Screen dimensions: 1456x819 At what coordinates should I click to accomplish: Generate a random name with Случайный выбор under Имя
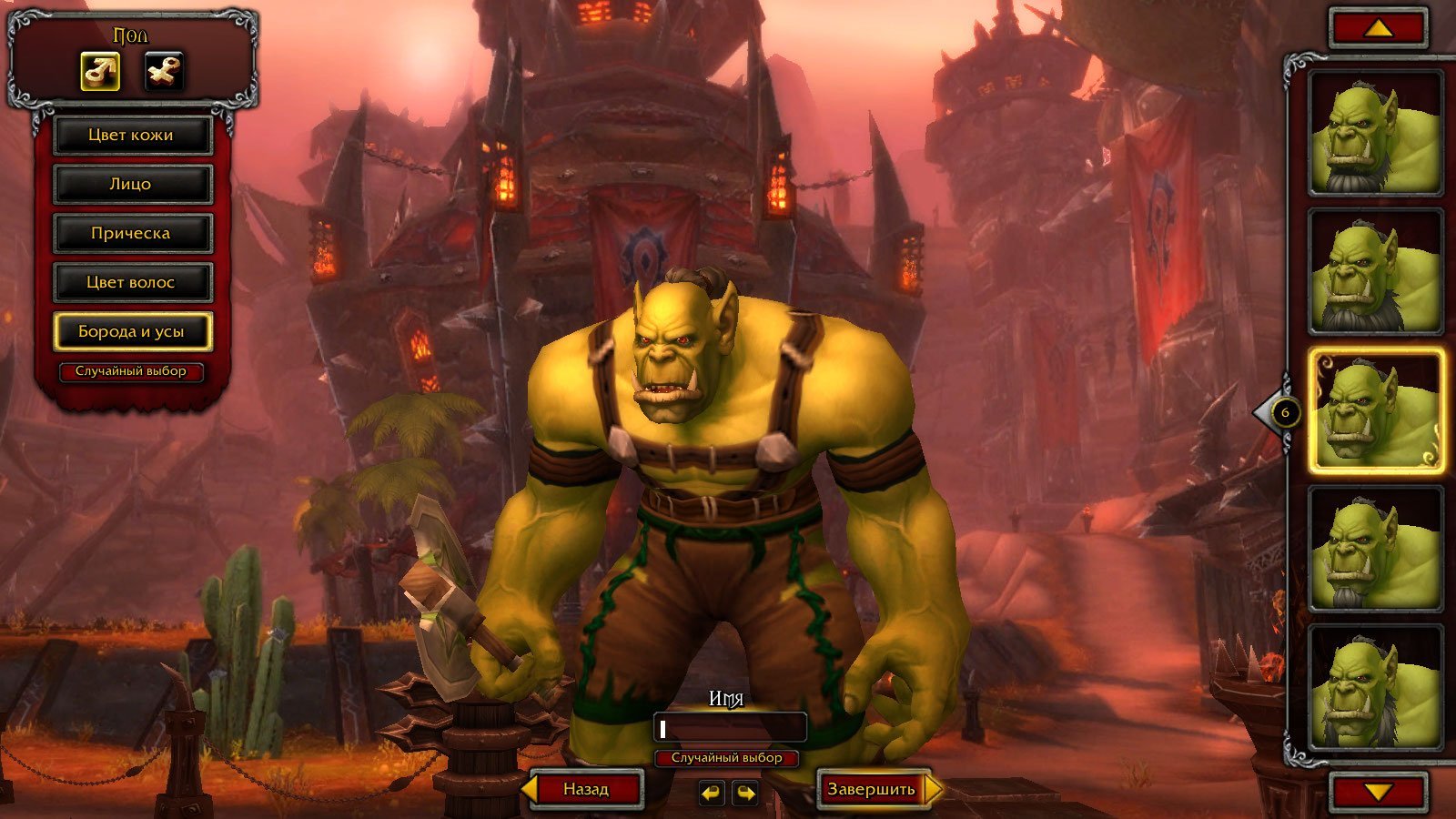727,758
